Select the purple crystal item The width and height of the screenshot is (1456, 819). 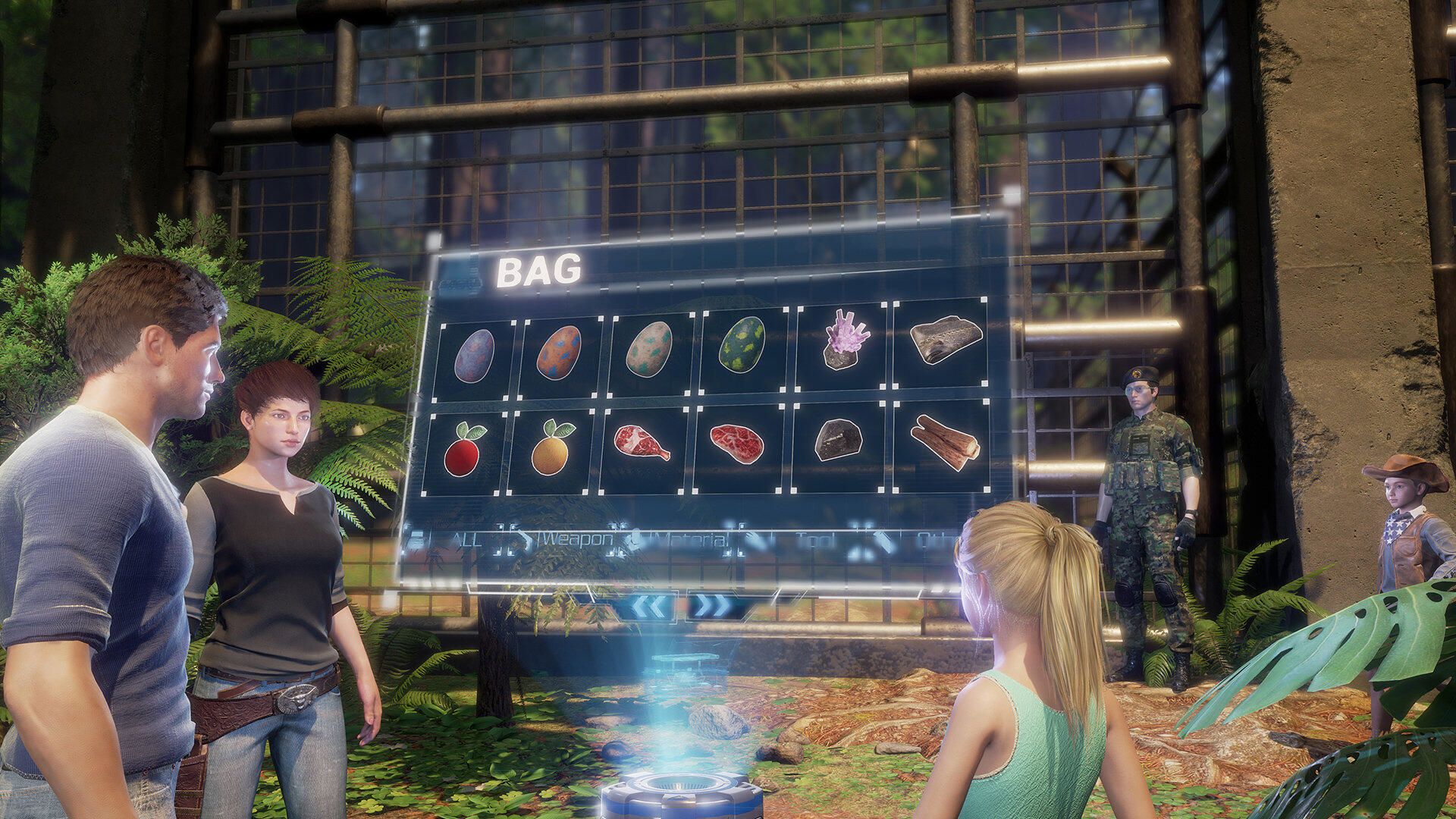point(845,340)
